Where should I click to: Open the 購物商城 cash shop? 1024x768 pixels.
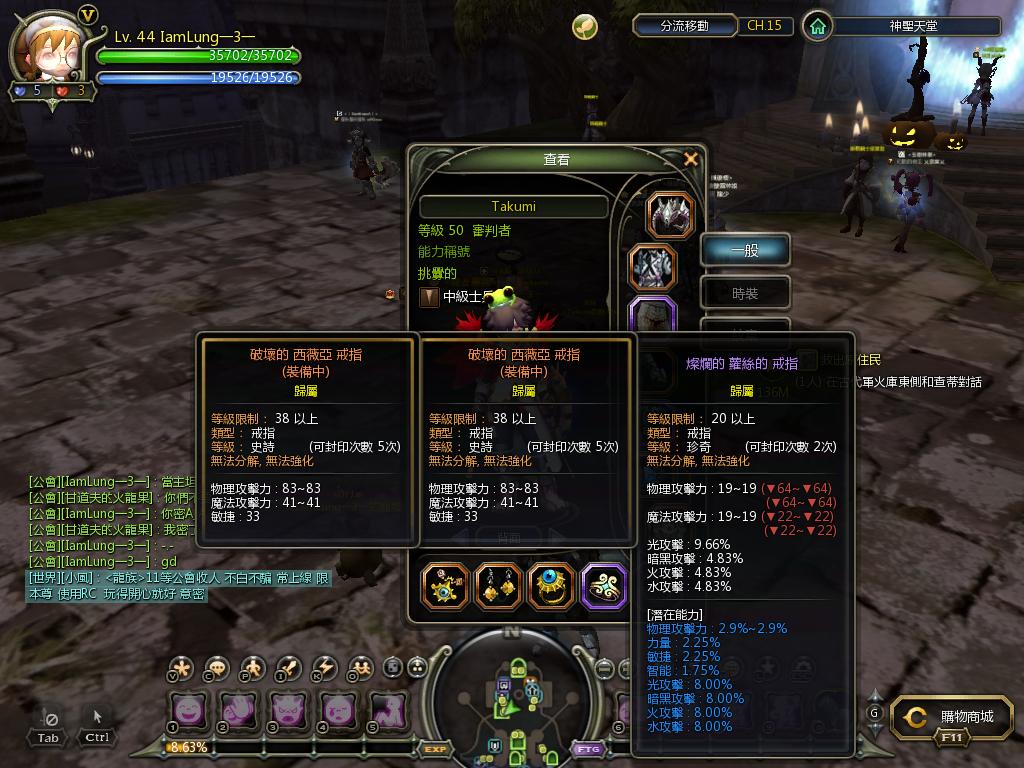[953, 717]
